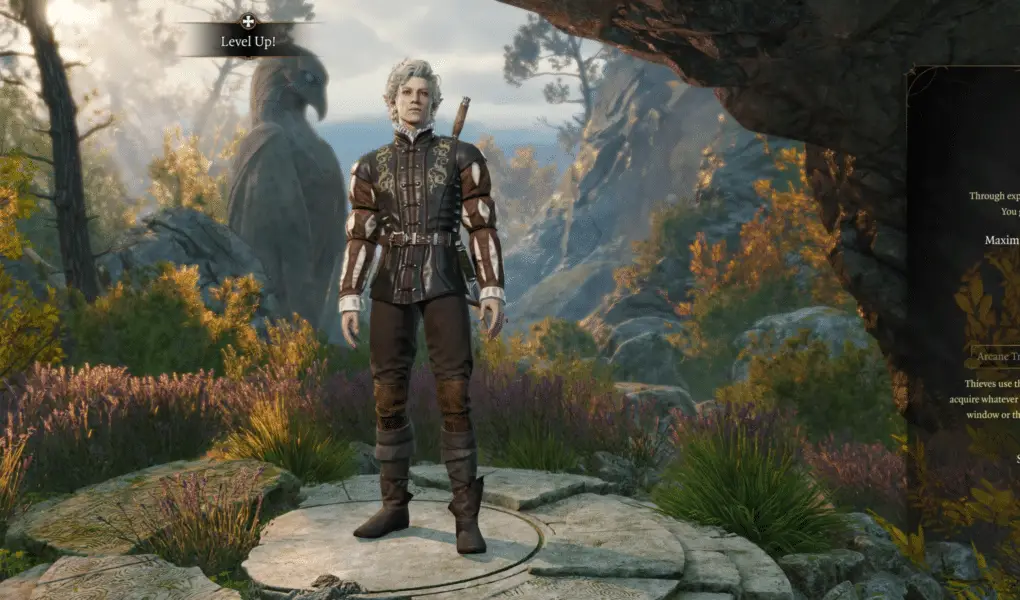1020x600 pixels.
Task: Click the Level Up! banner
Action: [249, 43]
